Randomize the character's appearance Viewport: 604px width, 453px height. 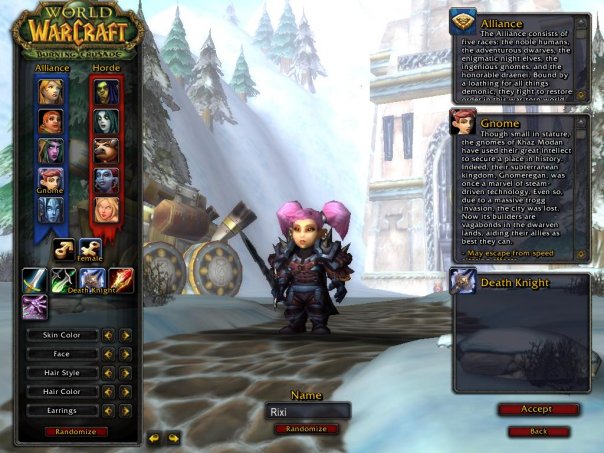pyautogui.click(x=76, y=431)
